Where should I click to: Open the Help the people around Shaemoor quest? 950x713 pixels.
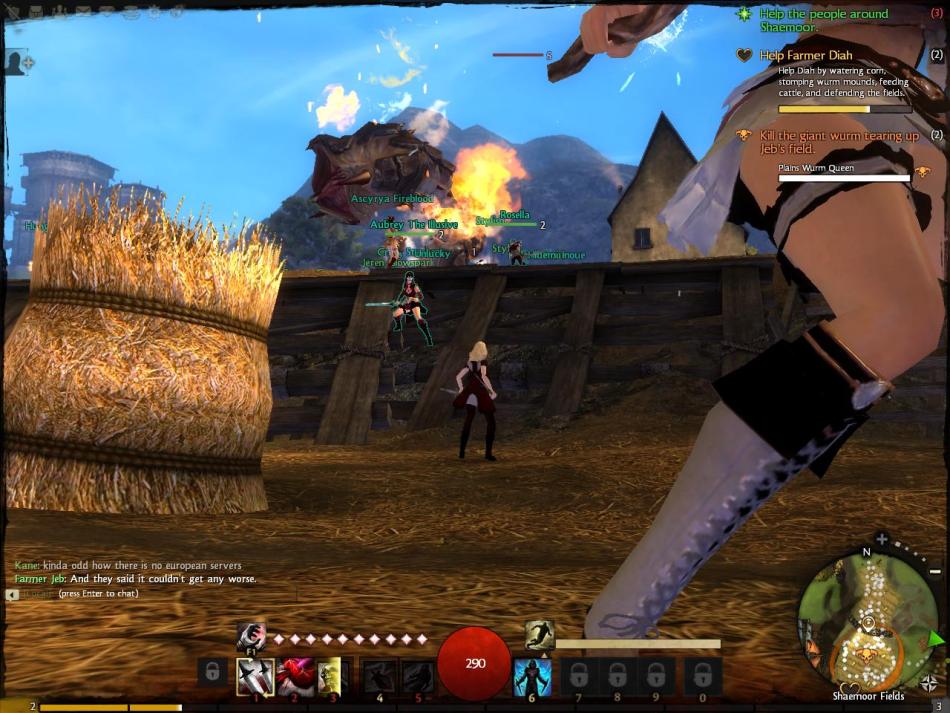822,14
